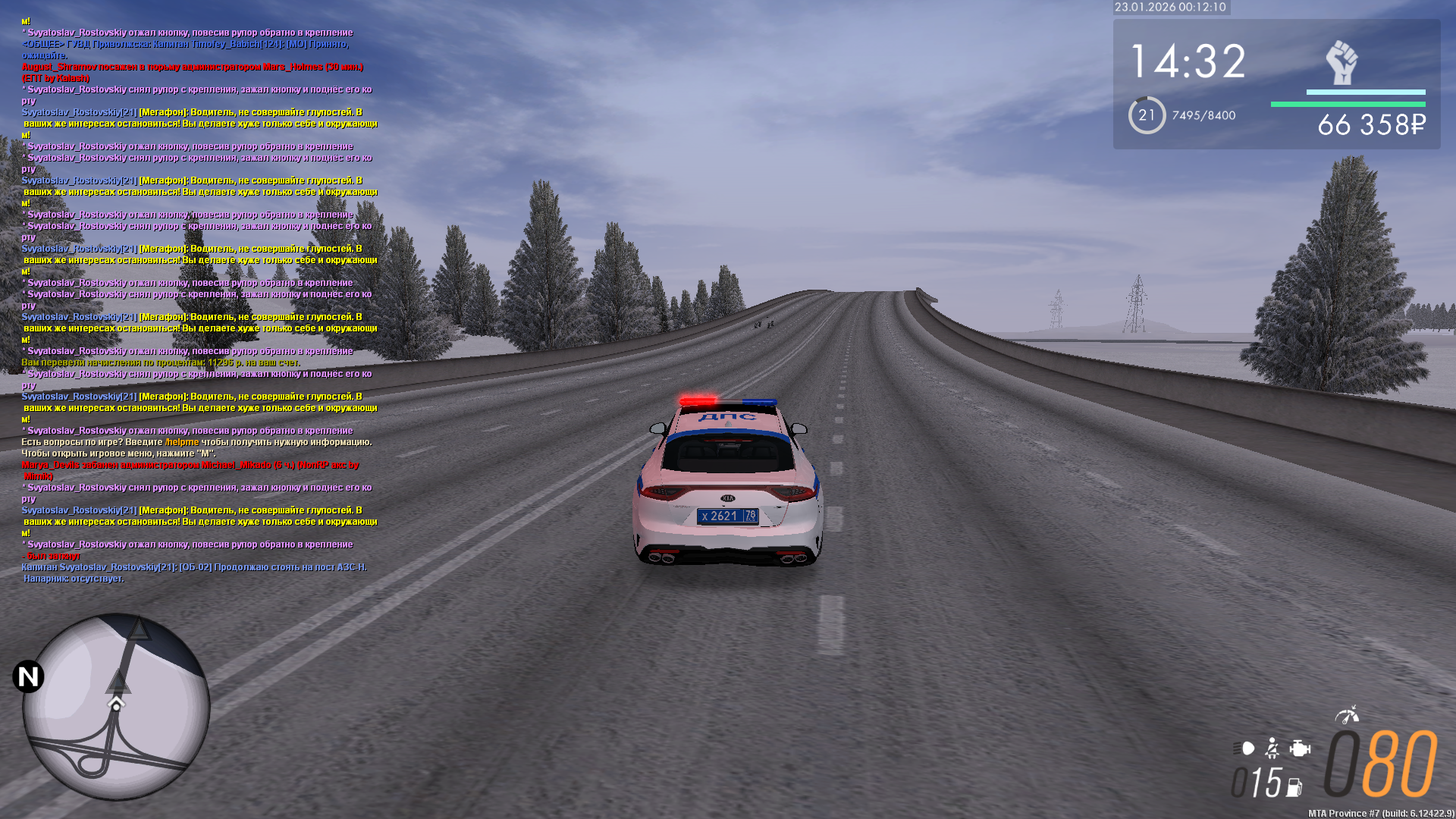
Task: Click the N compass marker on minimap
Action: click(x=29, y=676)
